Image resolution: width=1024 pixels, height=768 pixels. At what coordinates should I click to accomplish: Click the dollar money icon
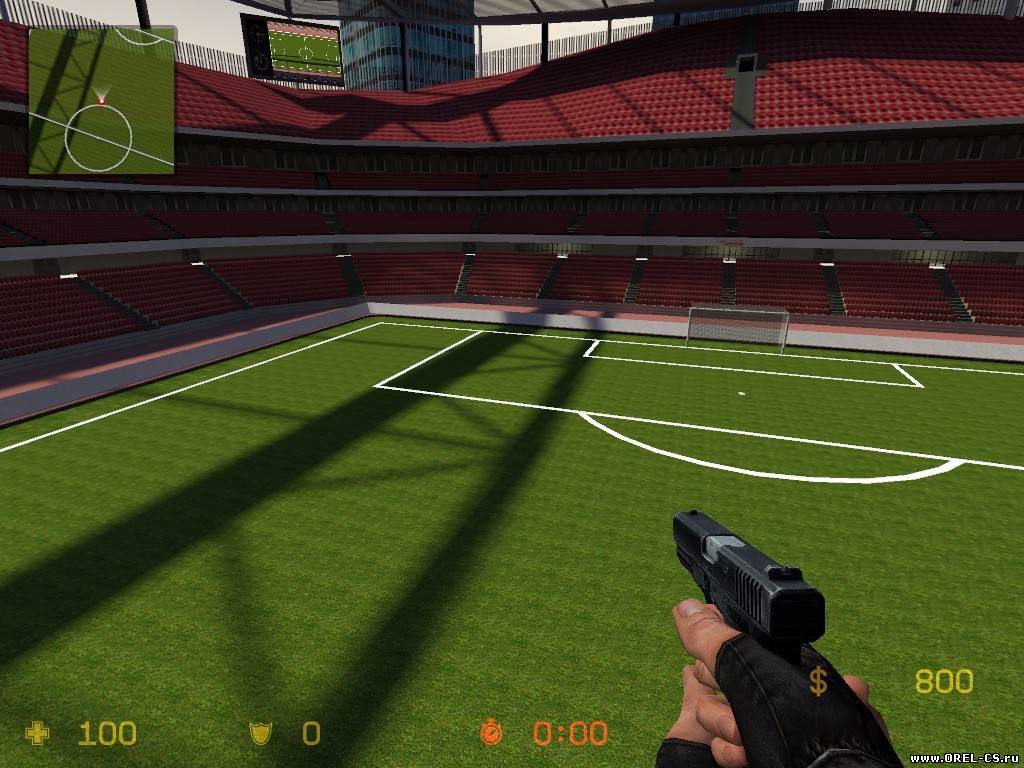(x=818, y=682)
